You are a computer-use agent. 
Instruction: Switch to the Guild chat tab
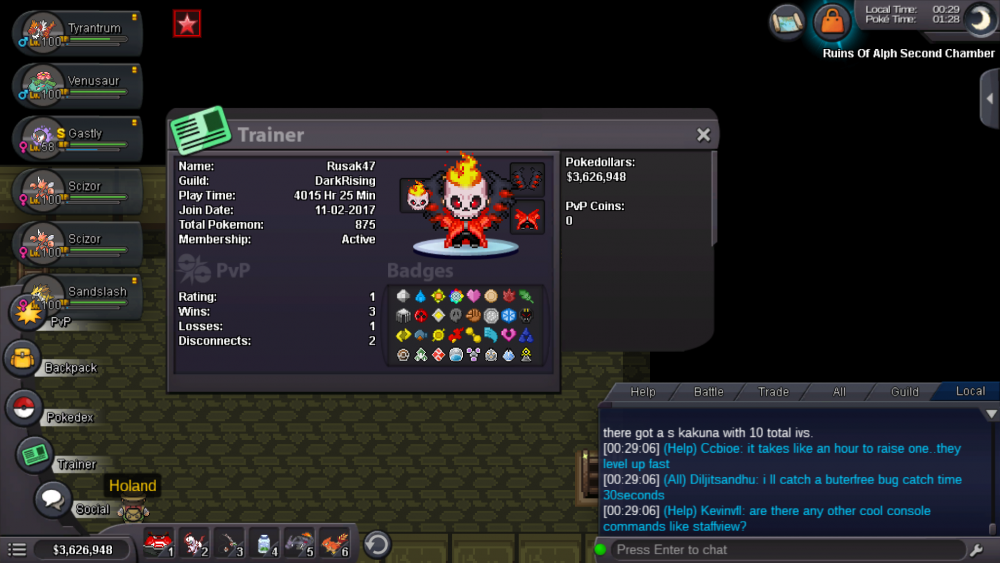(905, 392)
